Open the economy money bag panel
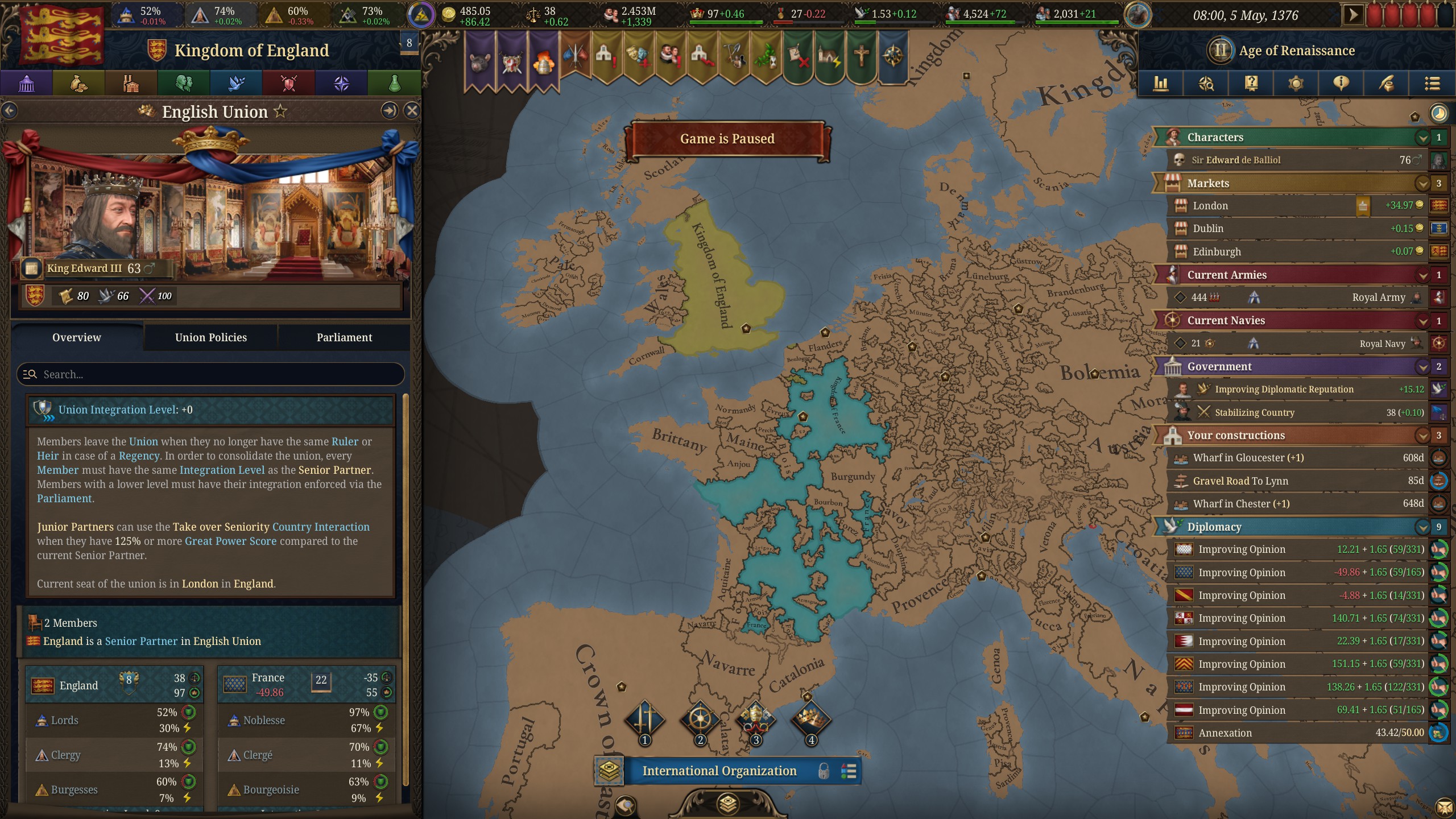The height and width of the screenshot is (819, 1456). point(78,84)
